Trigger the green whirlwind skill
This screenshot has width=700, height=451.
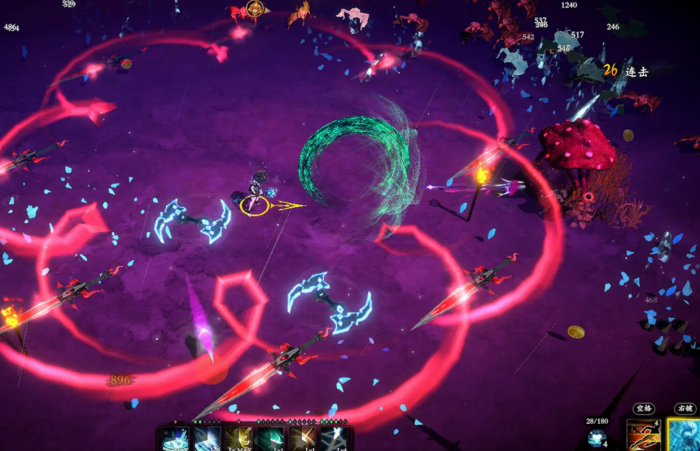[x=270, y=439]
